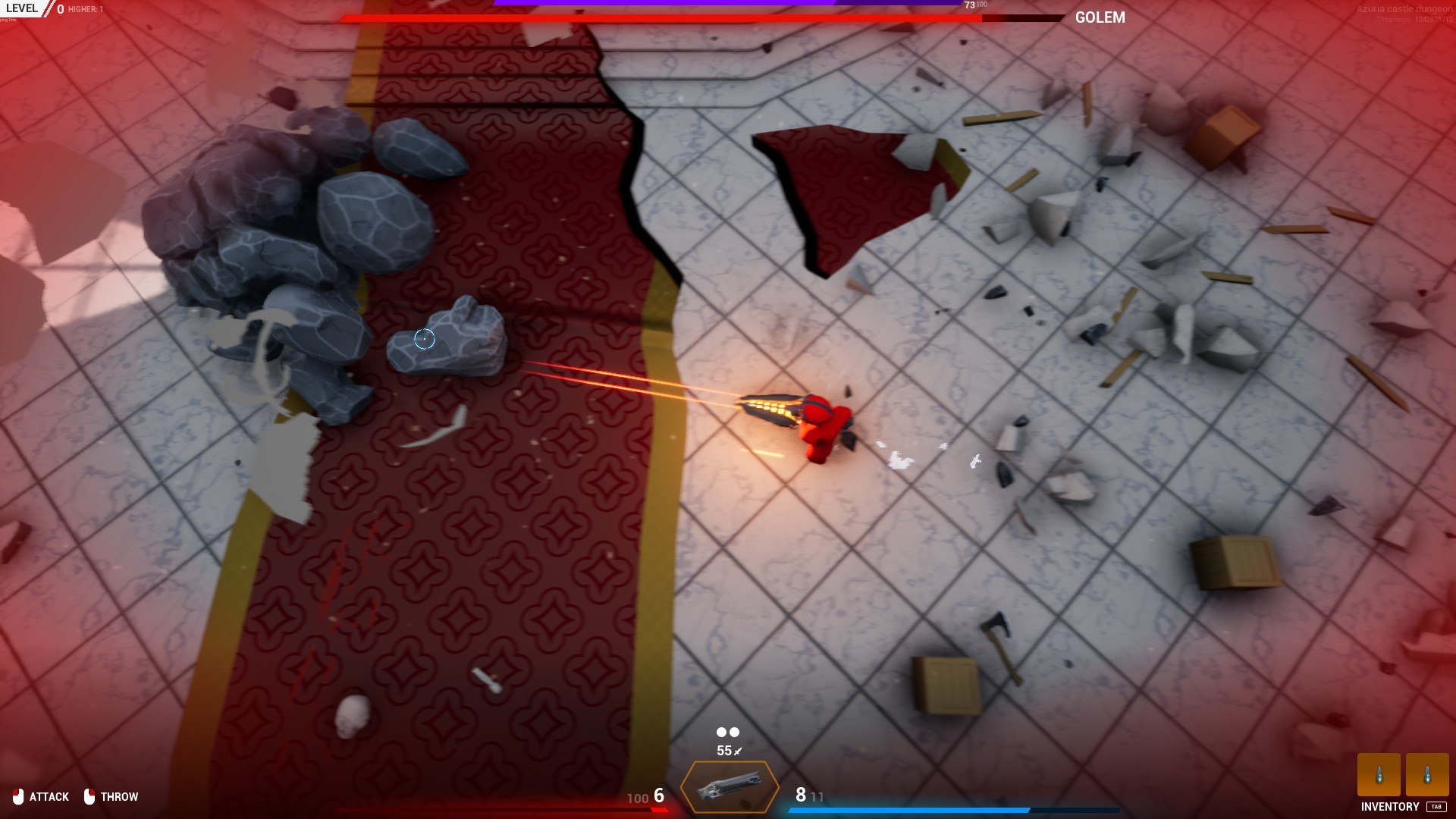
Task: Click the blue energy bar showing 8 of 11
Action: click(x=910, y=809)
